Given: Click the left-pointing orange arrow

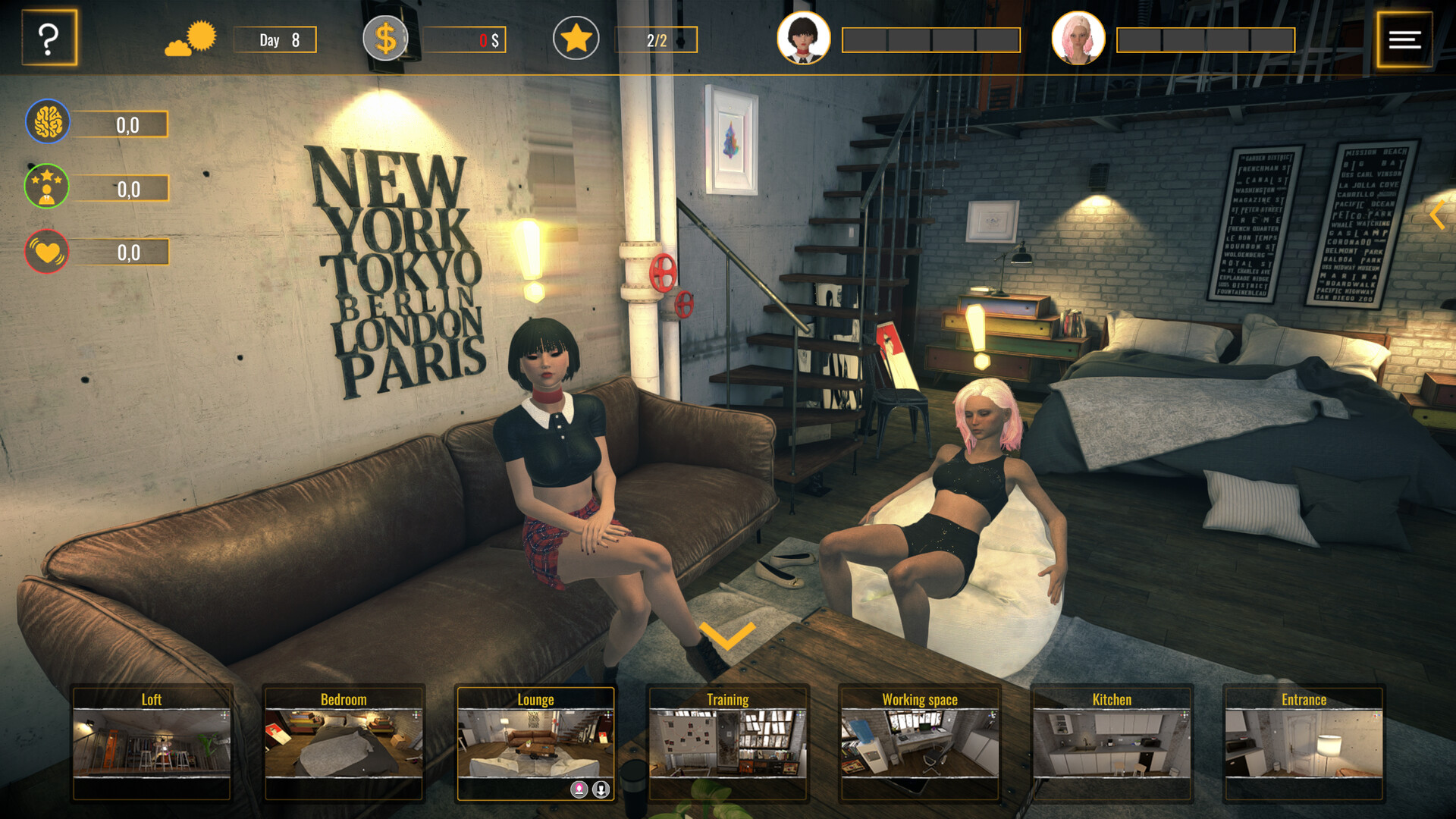Looking at the screenshot, I should tap(1437, 215).
